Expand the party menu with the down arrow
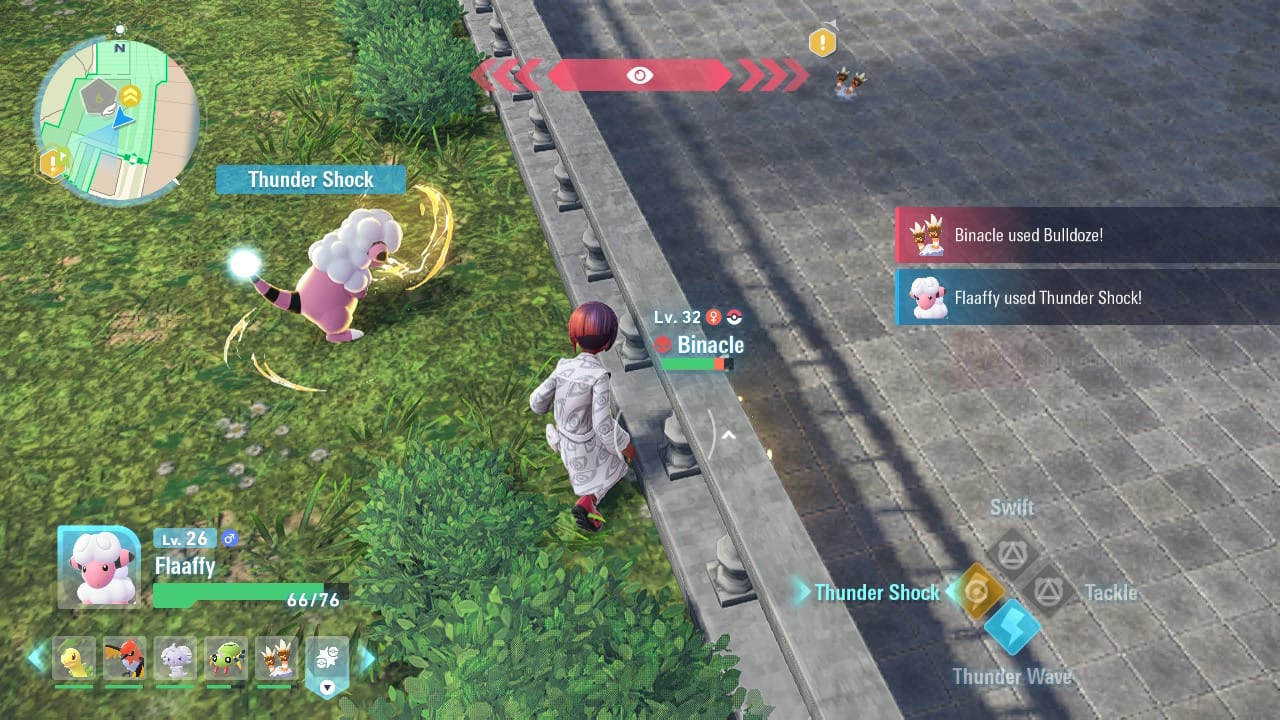The width and height of the screenshot is (1280, 720). coord(326,687)
